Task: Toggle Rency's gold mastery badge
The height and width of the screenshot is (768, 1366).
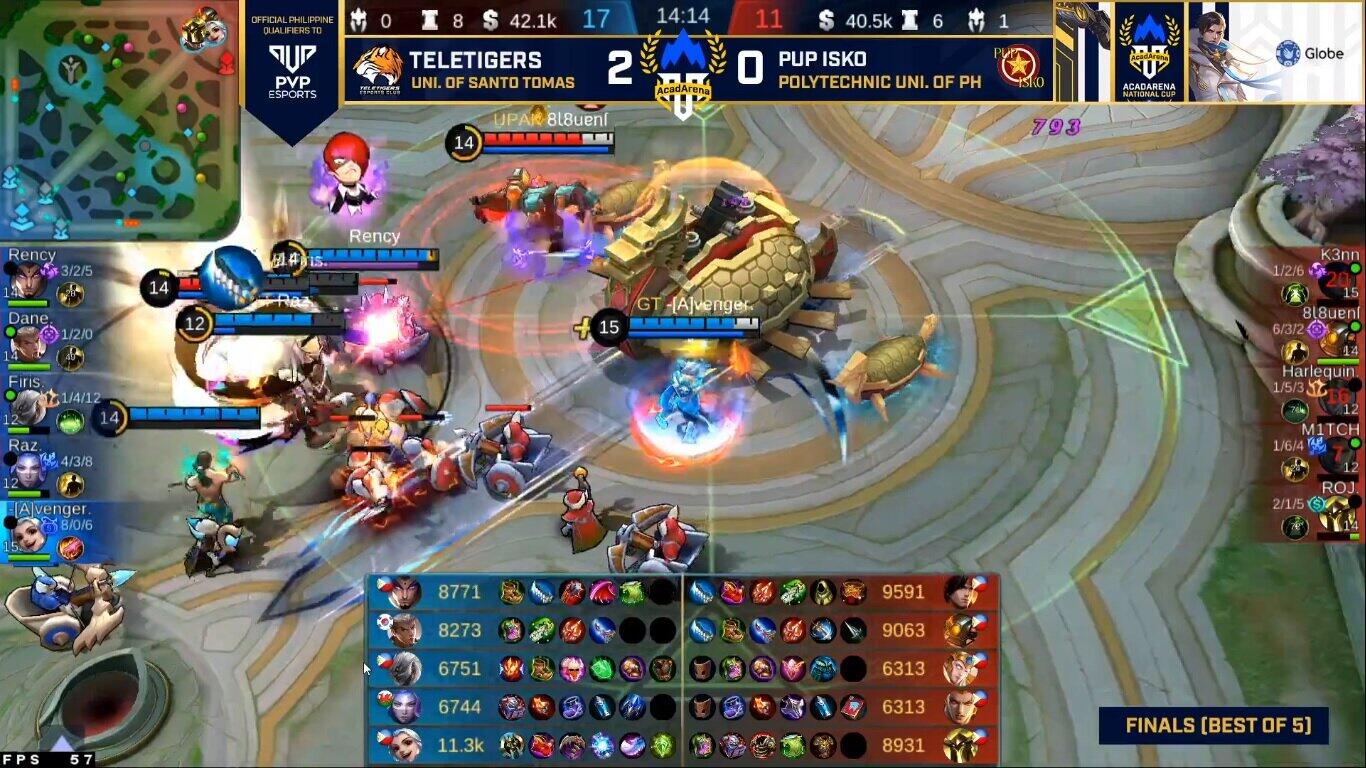Action: click(x=69, y=294)
